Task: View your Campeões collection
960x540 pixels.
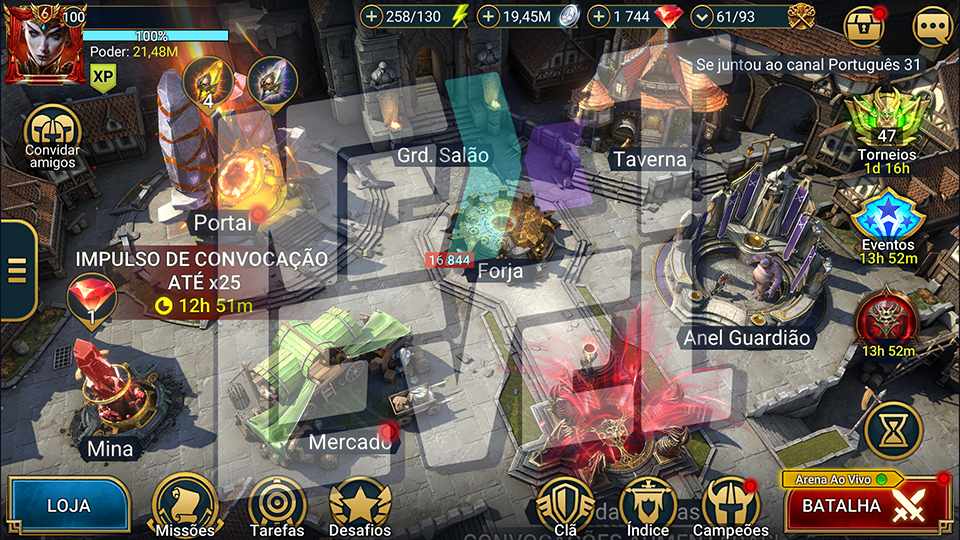Action: 730,505
